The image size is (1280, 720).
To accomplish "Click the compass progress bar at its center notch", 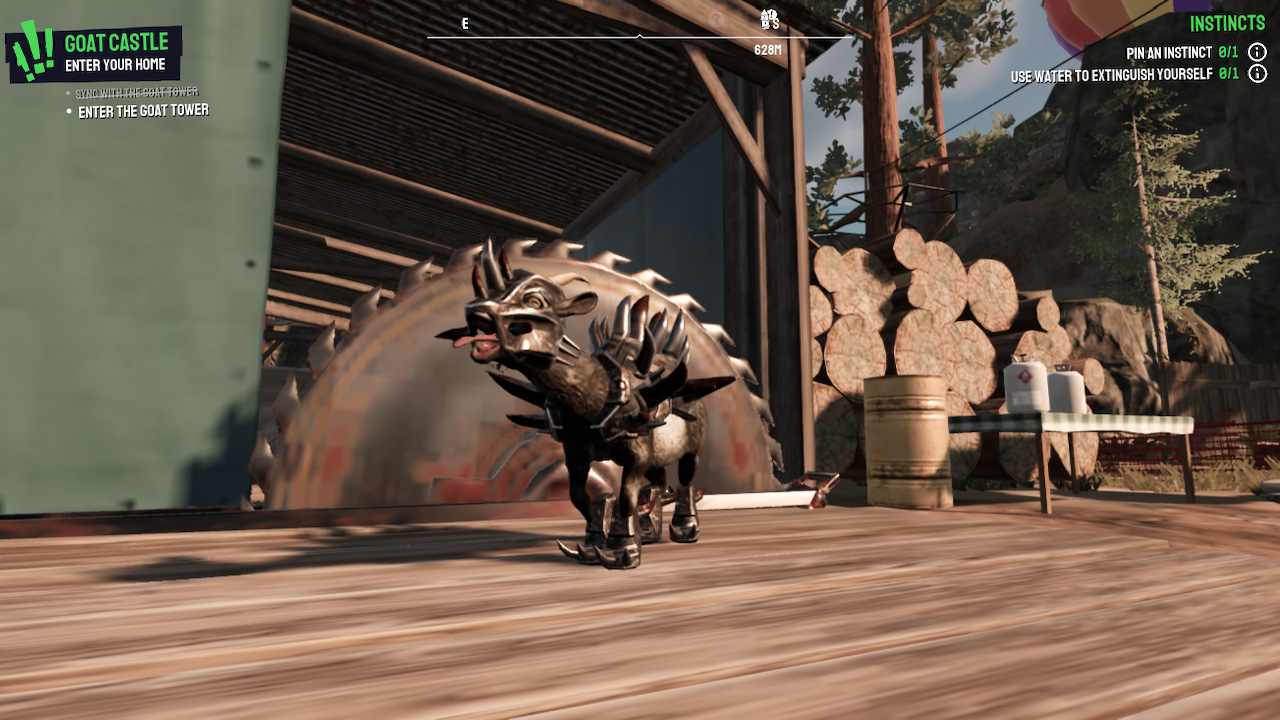I will pos(637,37).
